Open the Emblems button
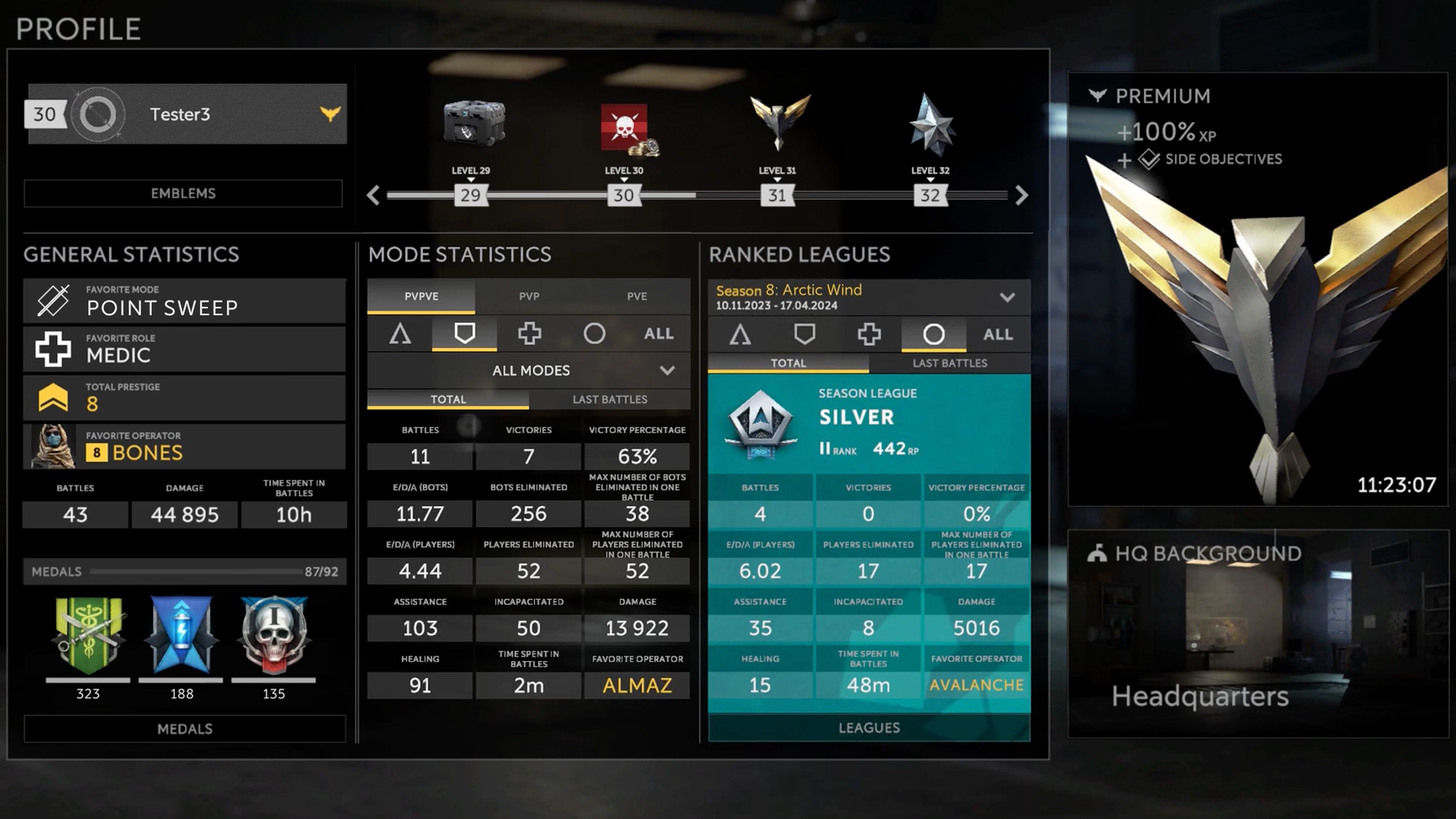The height and width of the screenshot is (819, 1456). (x=183, y=193)
